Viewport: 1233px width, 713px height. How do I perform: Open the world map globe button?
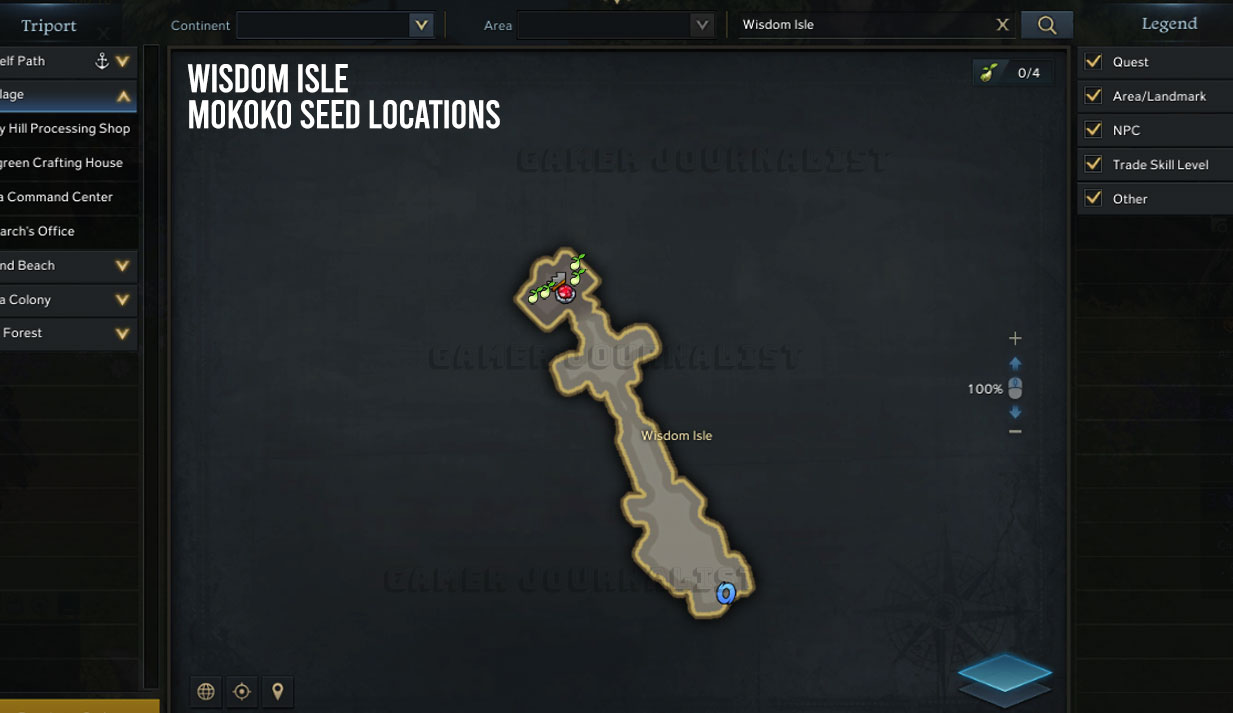[206, 691]
